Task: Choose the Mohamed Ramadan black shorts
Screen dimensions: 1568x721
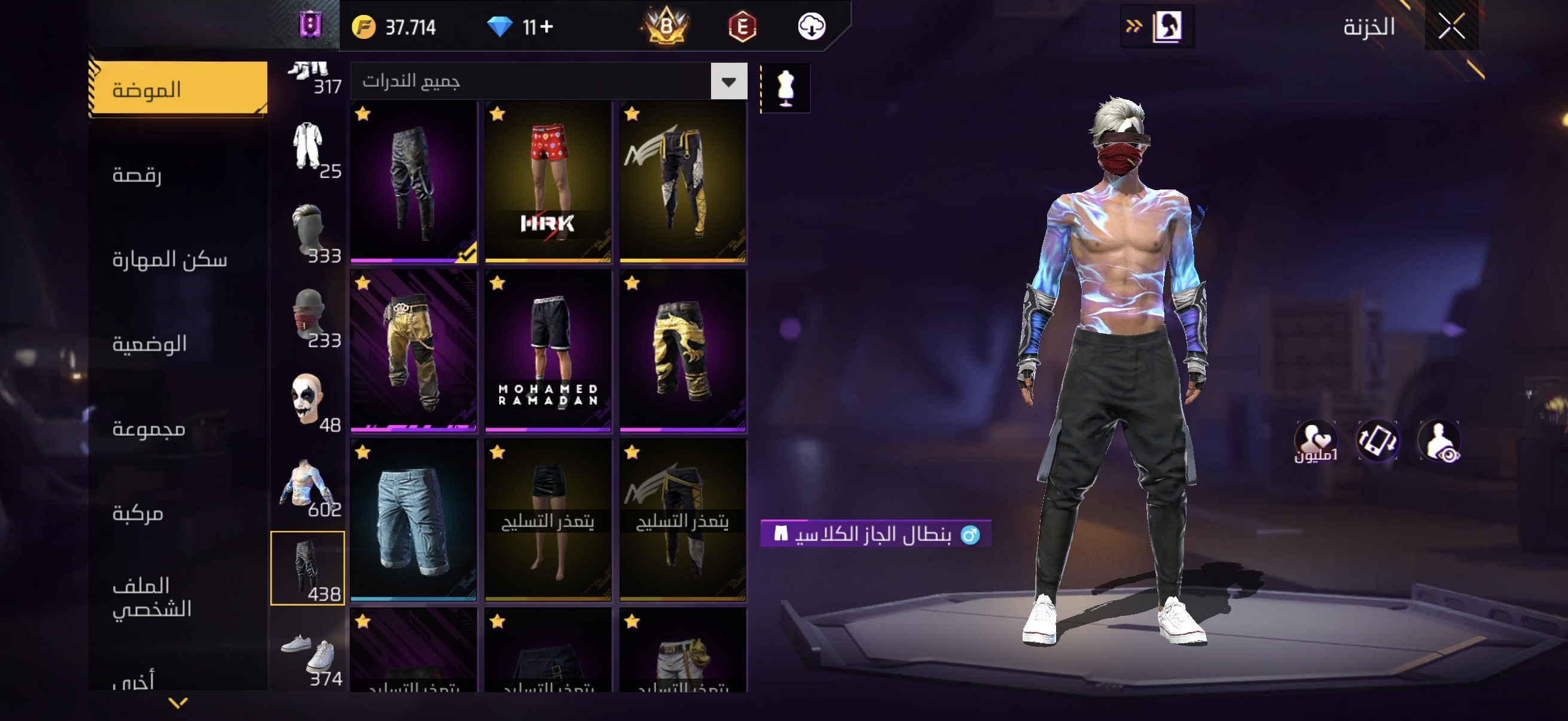Action: tap(548, 351)
